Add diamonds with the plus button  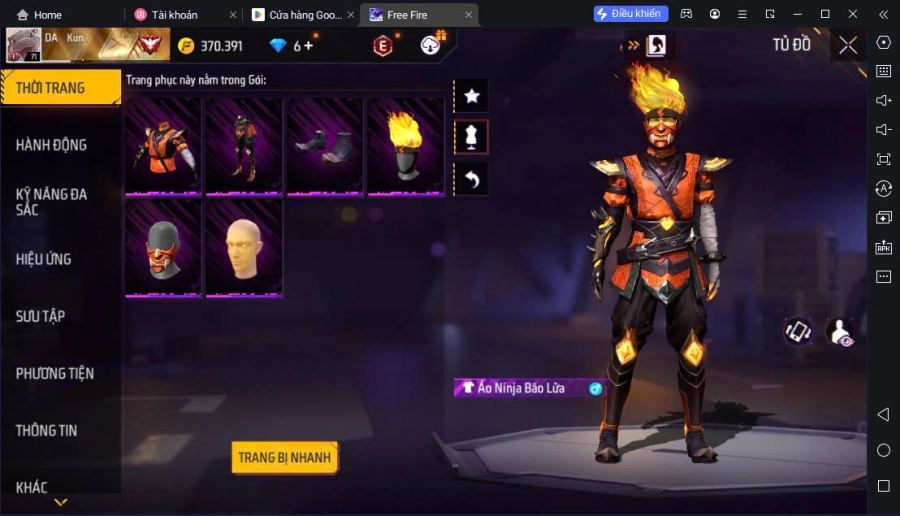pyautogui.click(x=308, y=46)
